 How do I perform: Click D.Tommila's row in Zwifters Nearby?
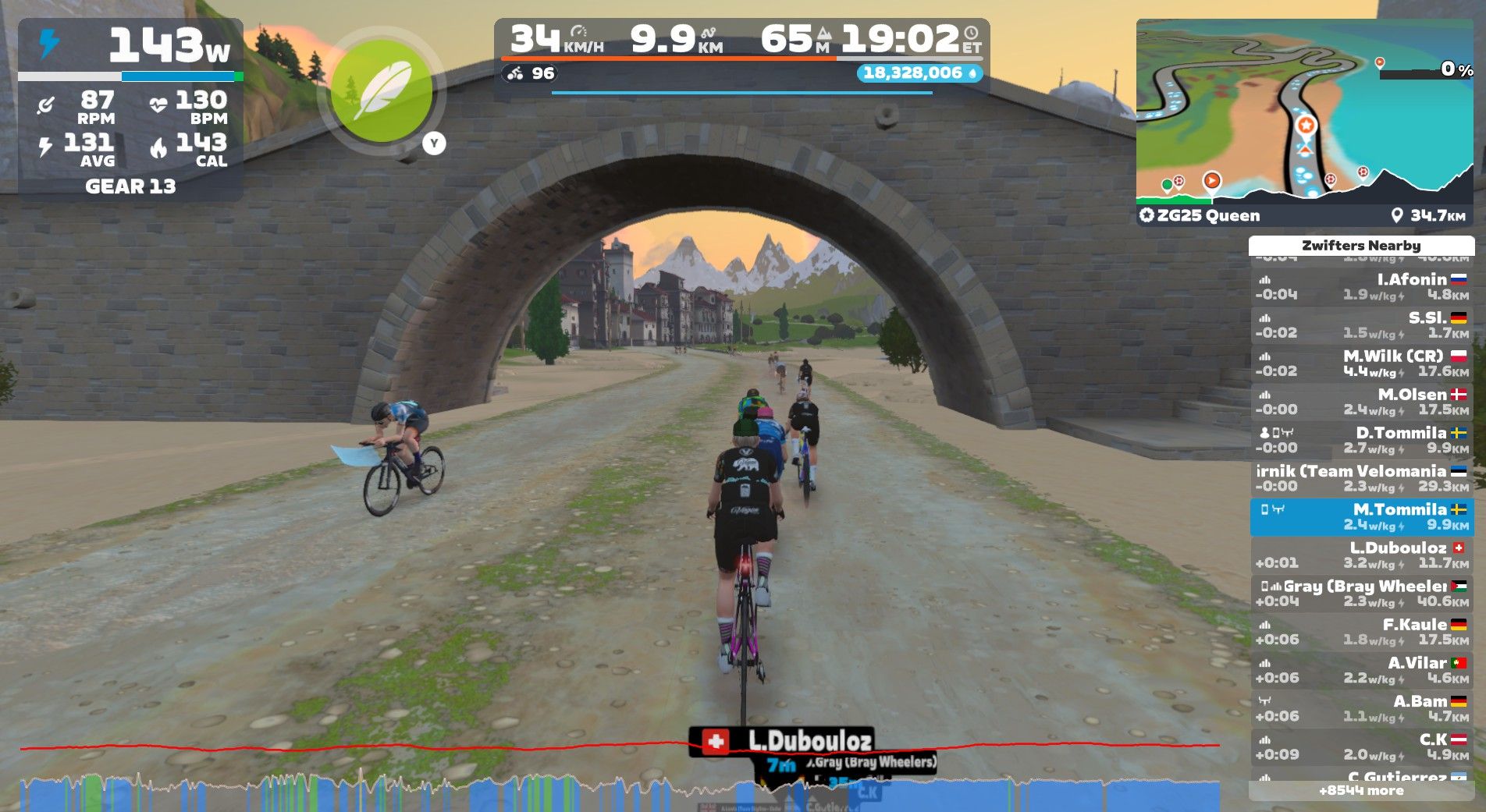pos(1361,440)
